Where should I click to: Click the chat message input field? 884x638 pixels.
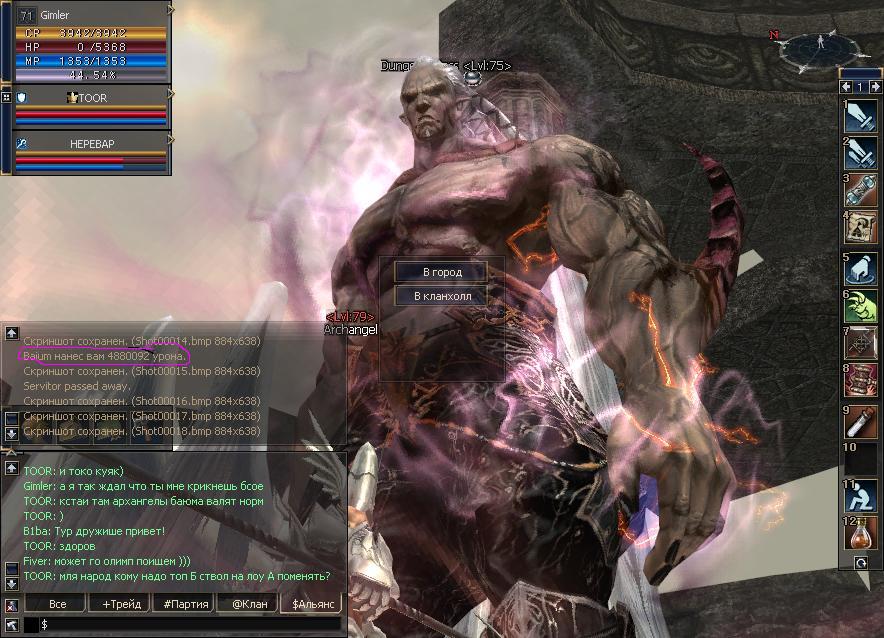point(190,624)
